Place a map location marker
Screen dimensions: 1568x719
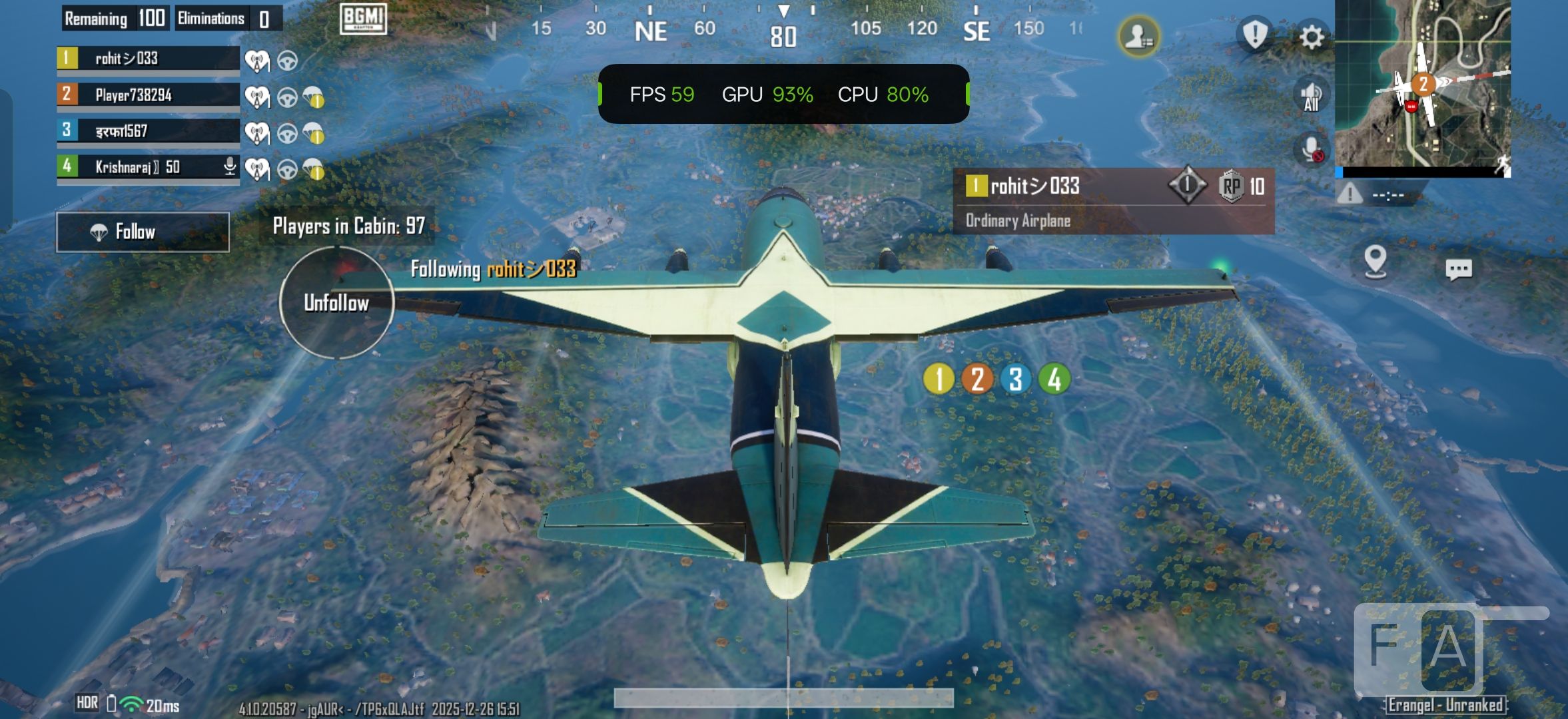[x=1375, y=261]
